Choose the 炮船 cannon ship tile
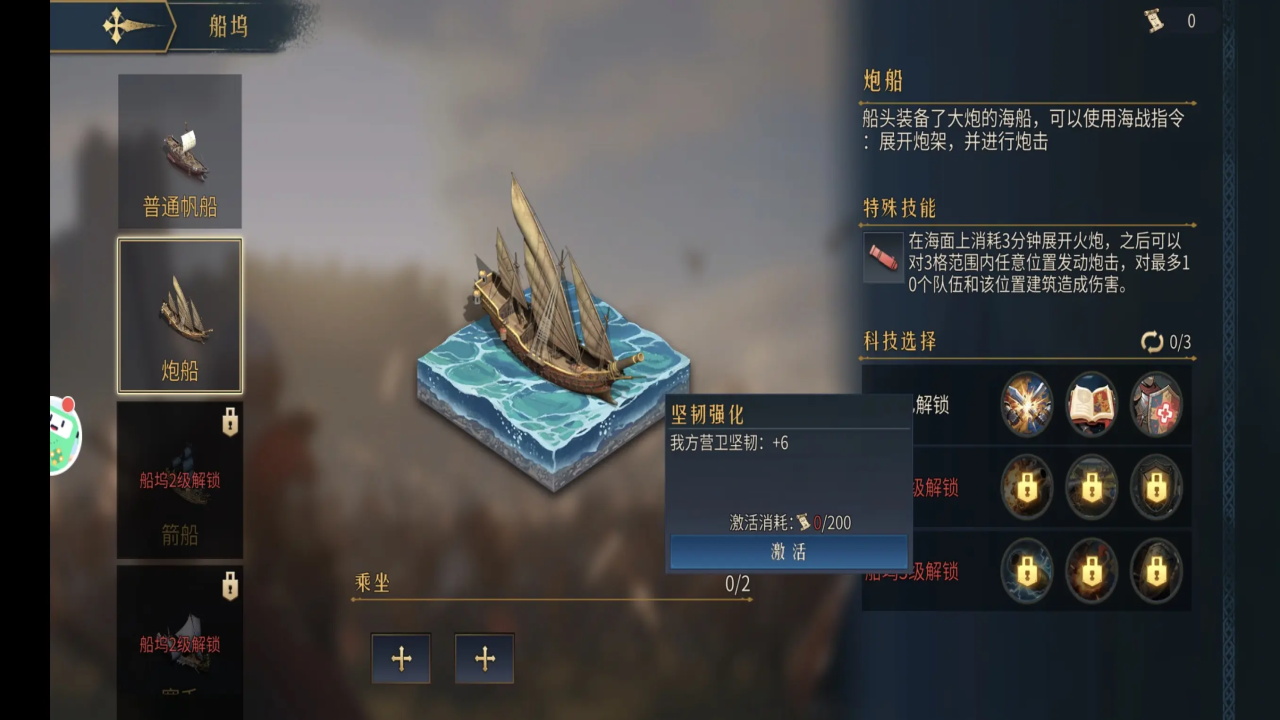The width and height of the screenshot is (1280, 720). (180, 315)
